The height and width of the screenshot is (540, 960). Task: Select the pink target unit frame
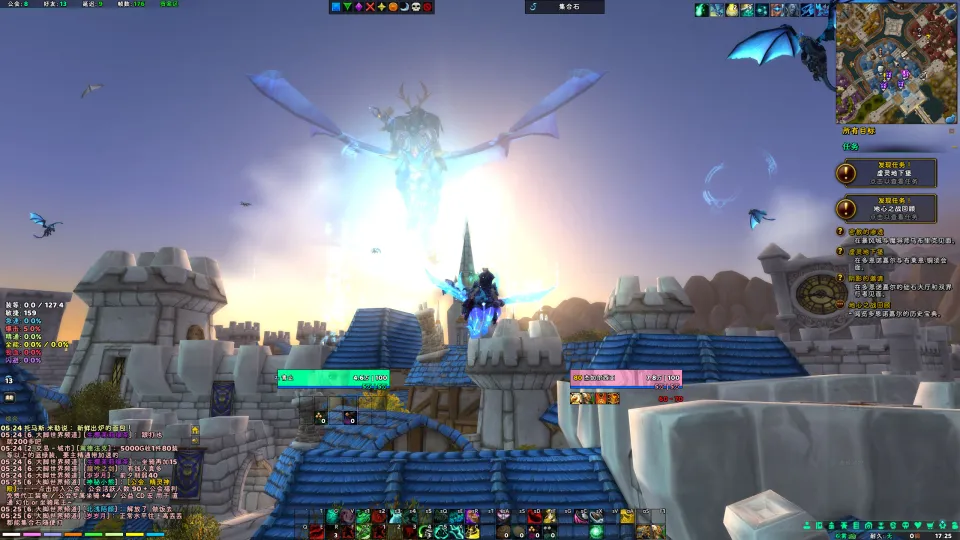click(626, 378)
